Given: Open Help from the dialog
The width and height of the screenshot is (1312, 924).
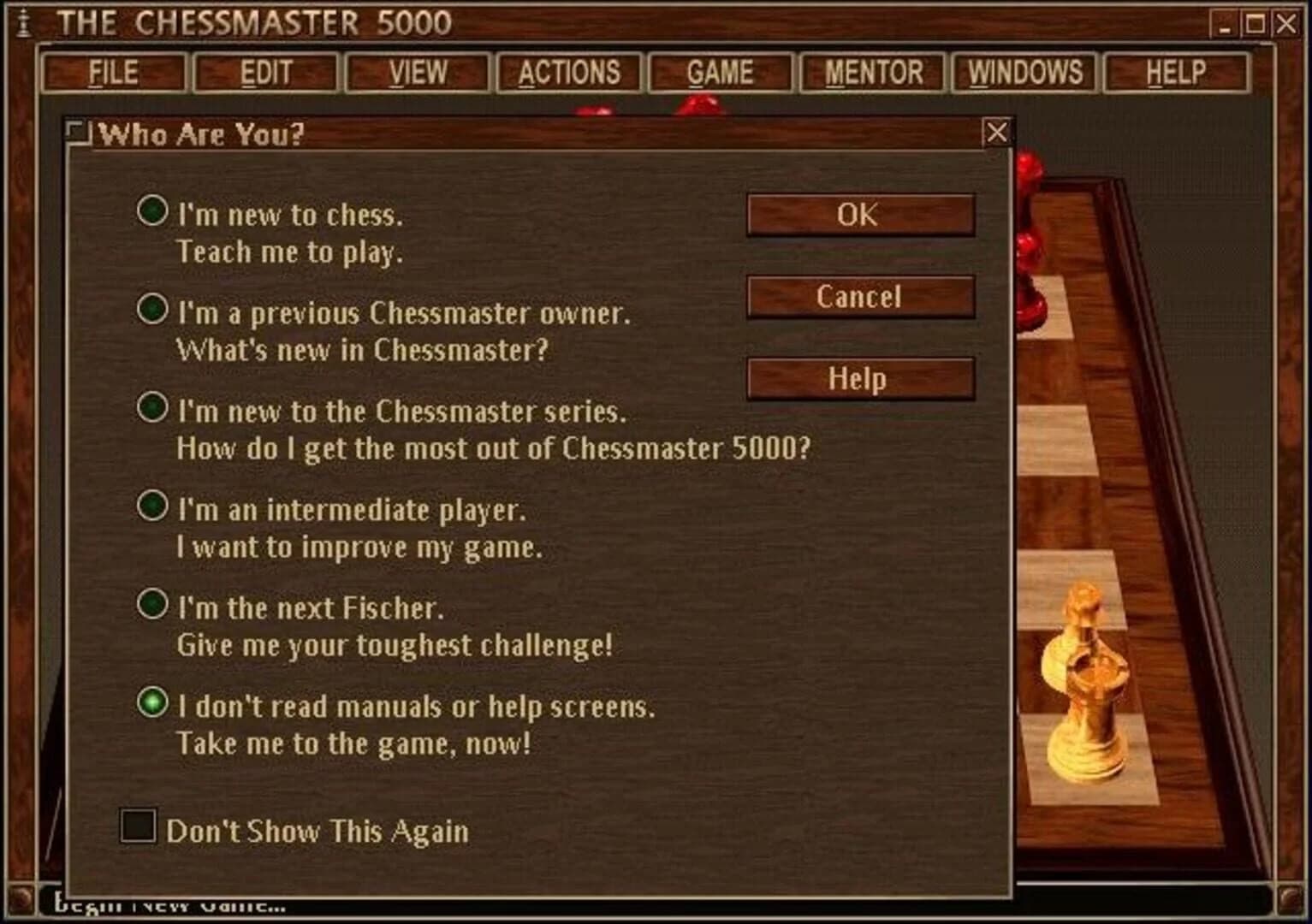Looking at the screenshot, I should tap(859, 377).
